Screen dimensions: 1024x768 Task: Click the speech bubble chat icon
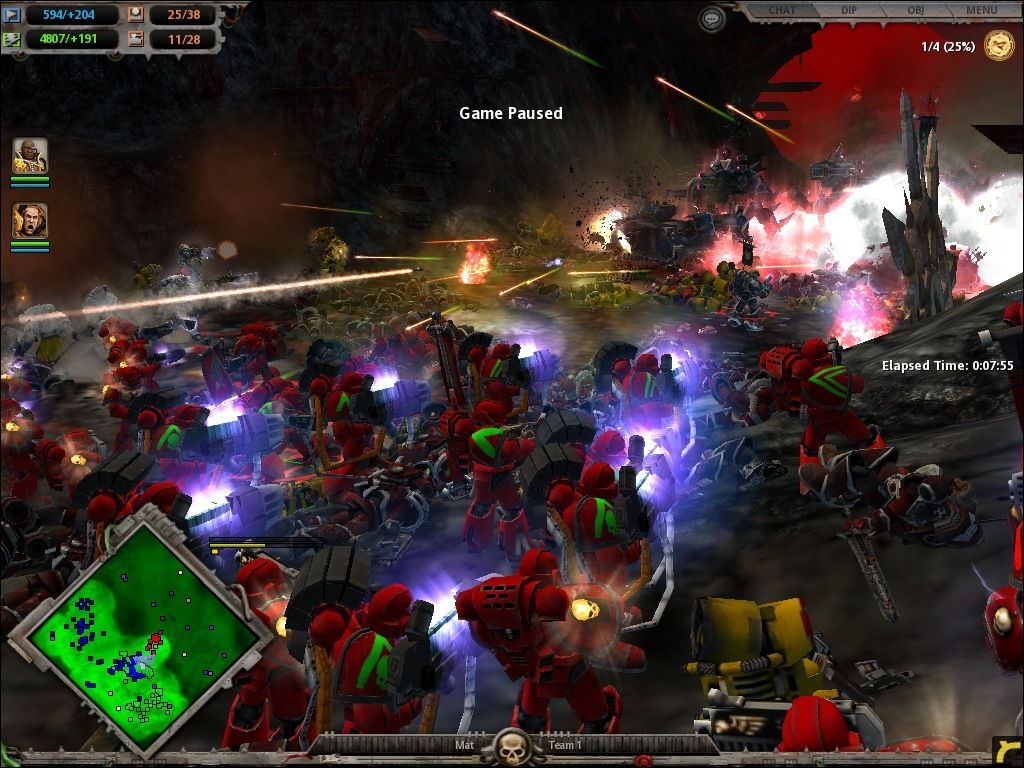point(711,18)
